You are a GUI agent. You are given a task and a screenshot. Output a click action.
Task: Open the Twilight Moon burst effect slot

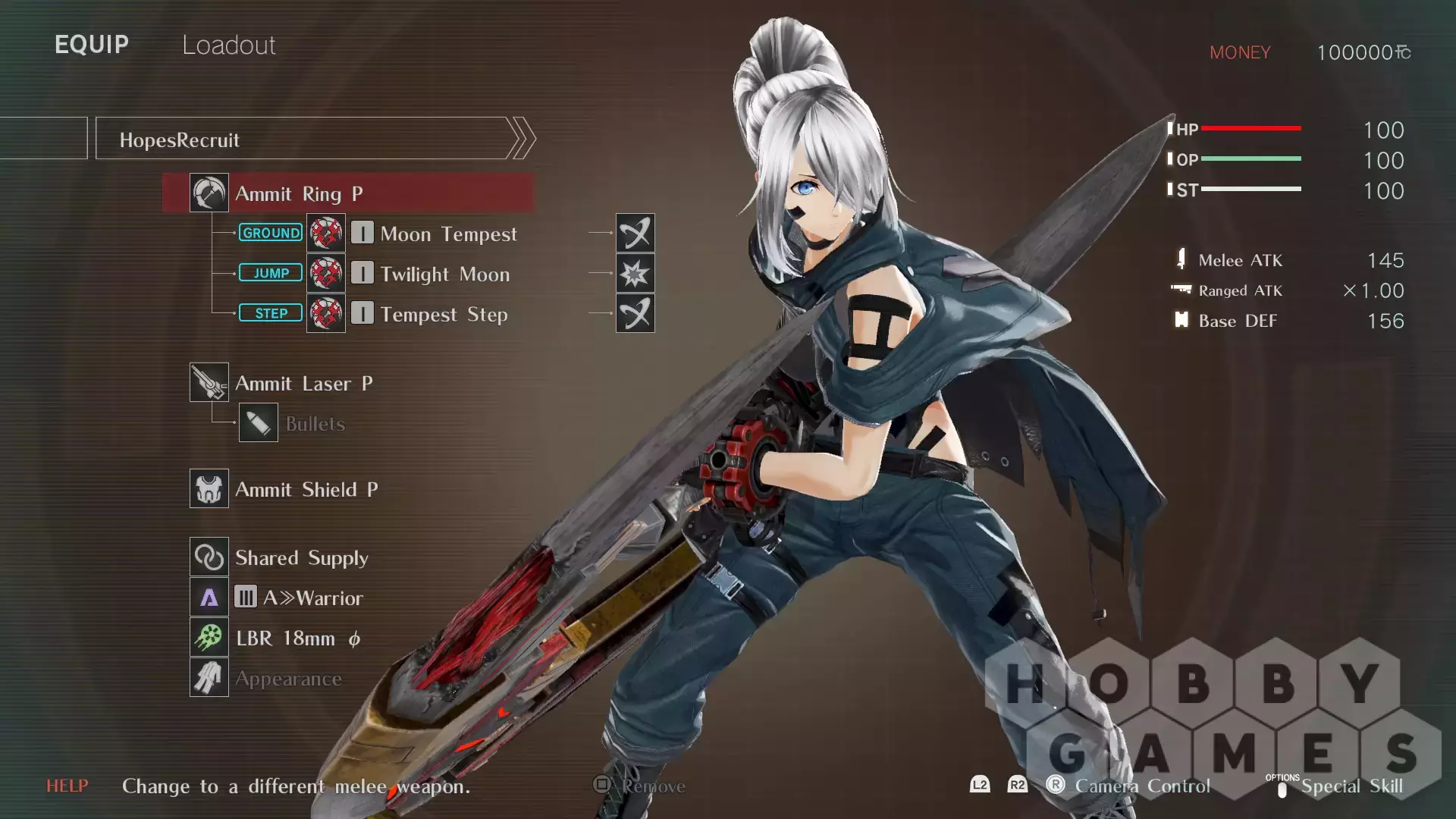(x=635, y=273)
